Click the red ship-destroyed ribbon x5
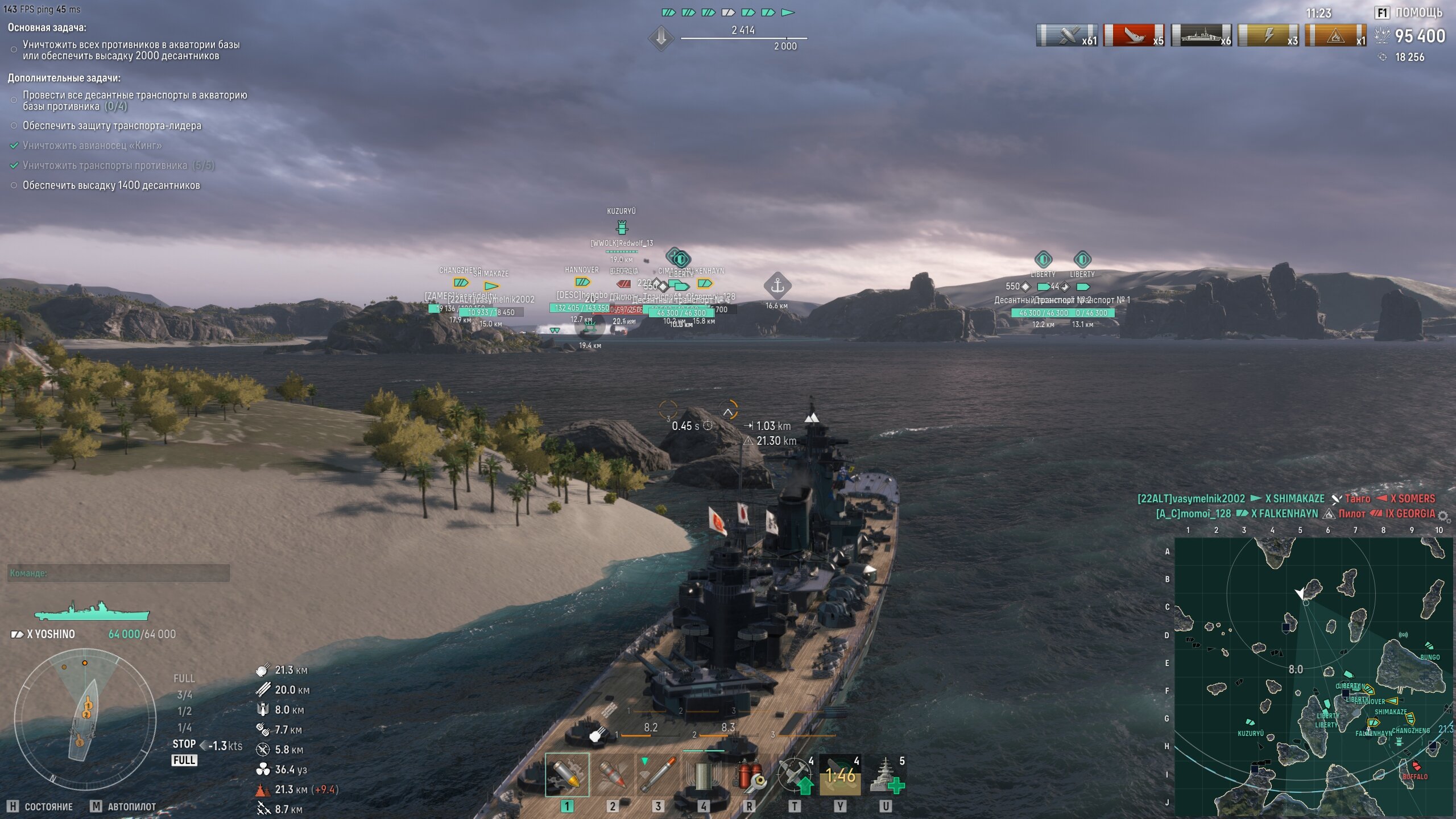 coord(1134,36)
